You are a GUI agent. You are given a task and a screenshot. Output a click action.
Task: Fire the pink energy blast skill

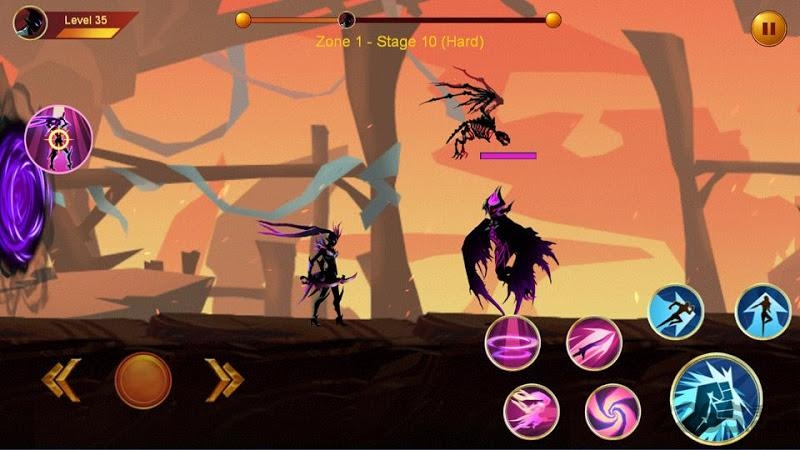click(x=531, y=411)
